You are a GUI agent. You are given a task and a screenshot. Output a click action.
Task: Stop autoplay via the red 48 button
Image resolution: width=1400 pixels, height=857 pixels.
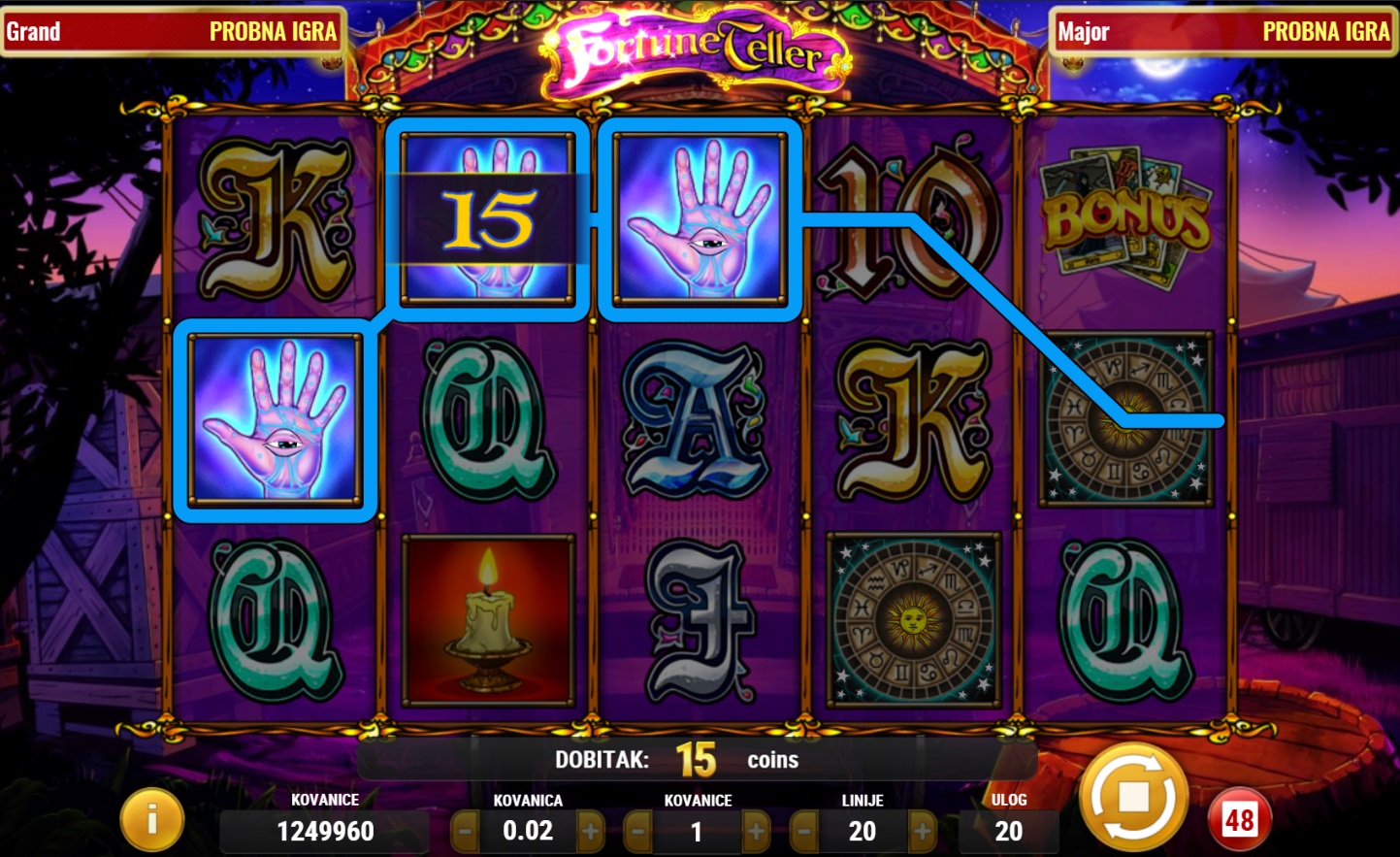[1239, 820]
